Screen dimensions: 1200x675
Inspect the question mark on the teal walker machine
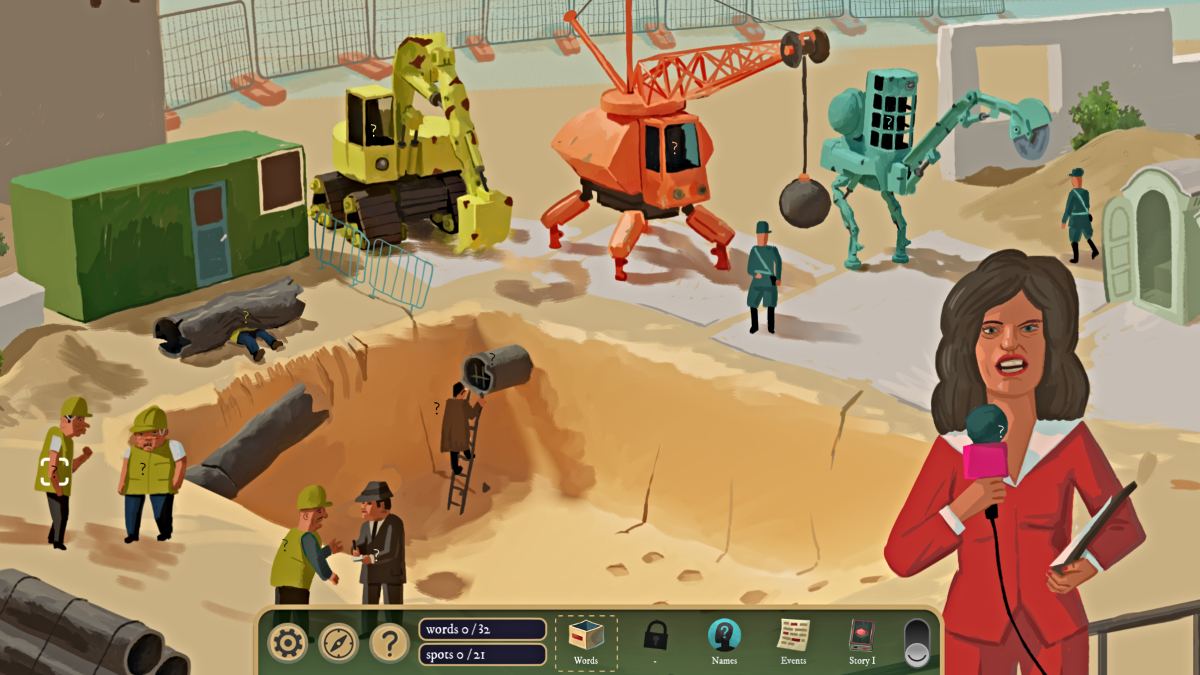click(x=887, y=120)
